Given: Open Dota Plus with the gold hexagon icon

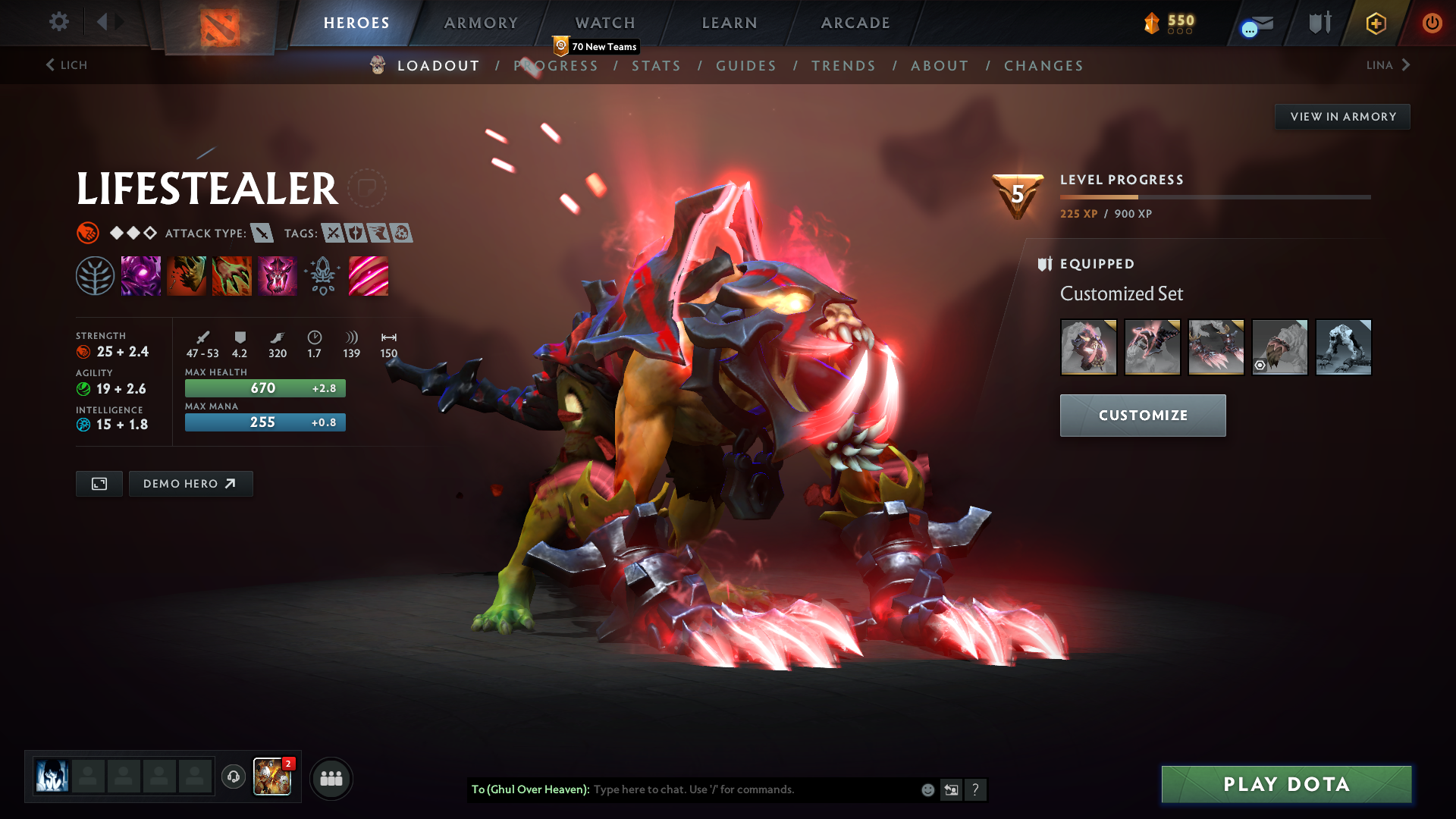Looking at the screenshot, I should coord(1375,23).
